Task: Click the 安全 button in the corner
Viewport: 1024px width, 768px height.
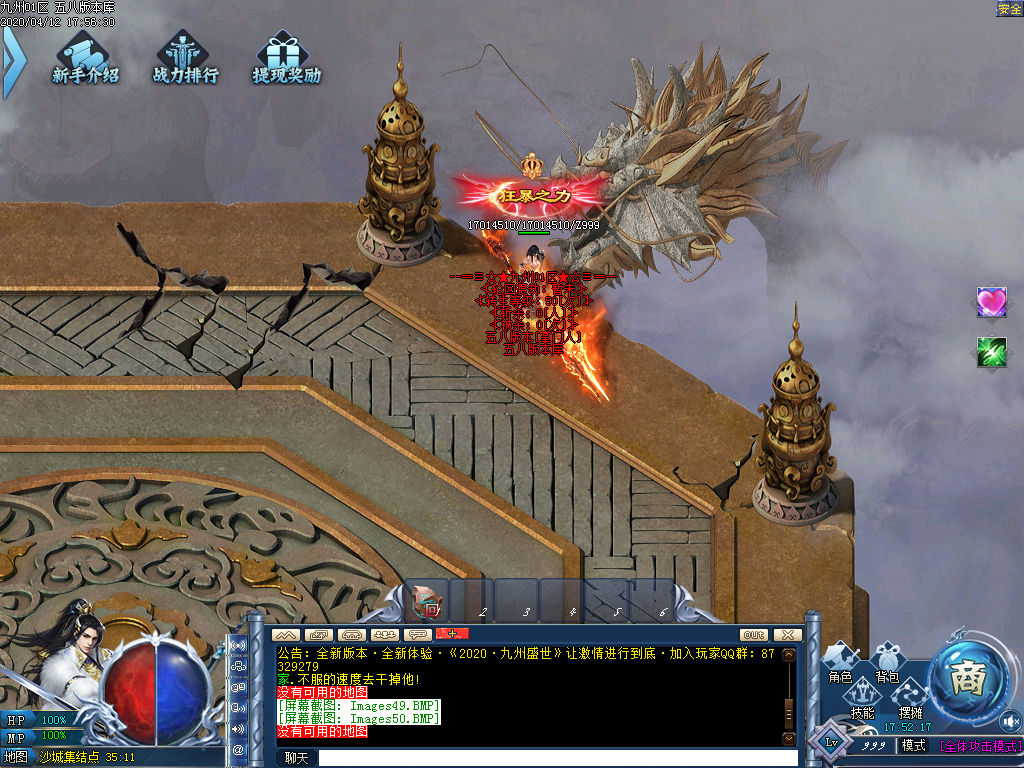Action: [1009, 9]
